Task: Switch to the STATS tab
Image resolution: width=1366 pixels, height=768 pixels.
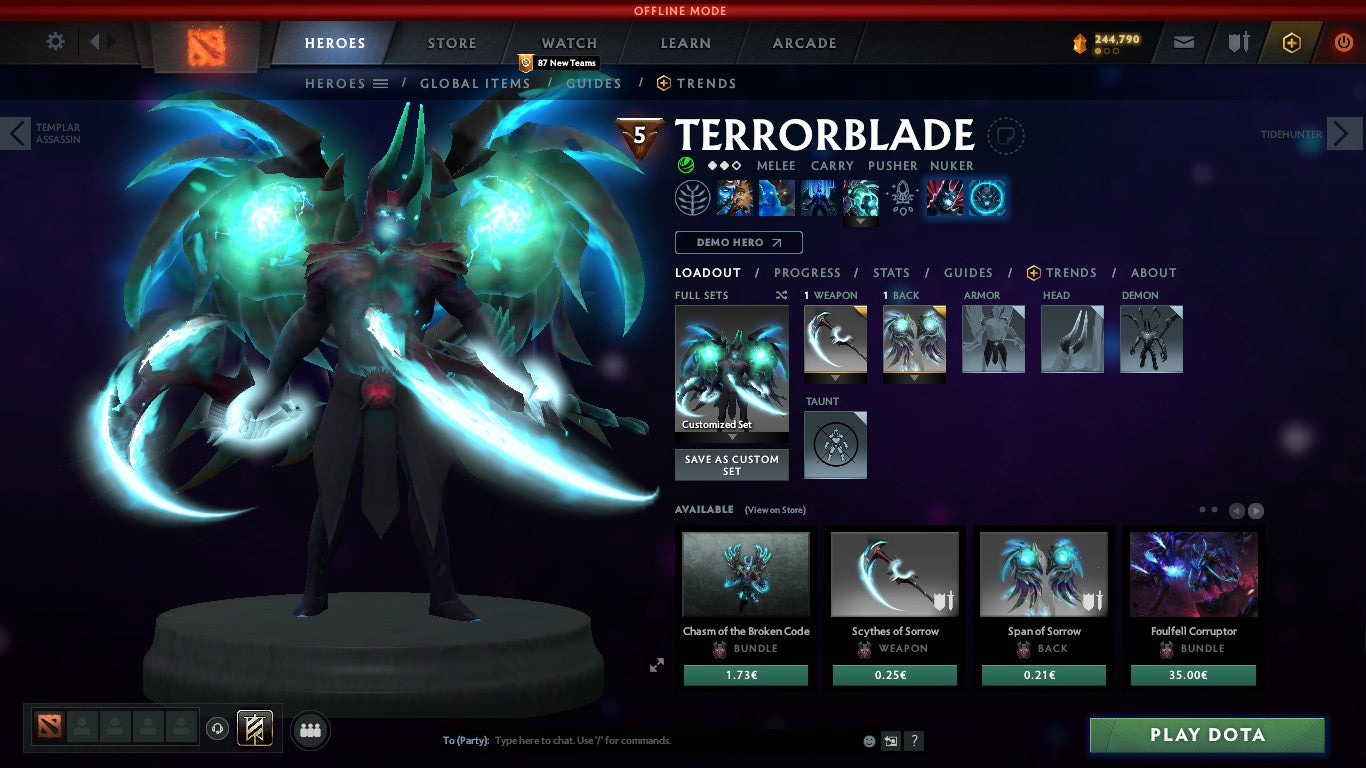Action: click(890, 272)
